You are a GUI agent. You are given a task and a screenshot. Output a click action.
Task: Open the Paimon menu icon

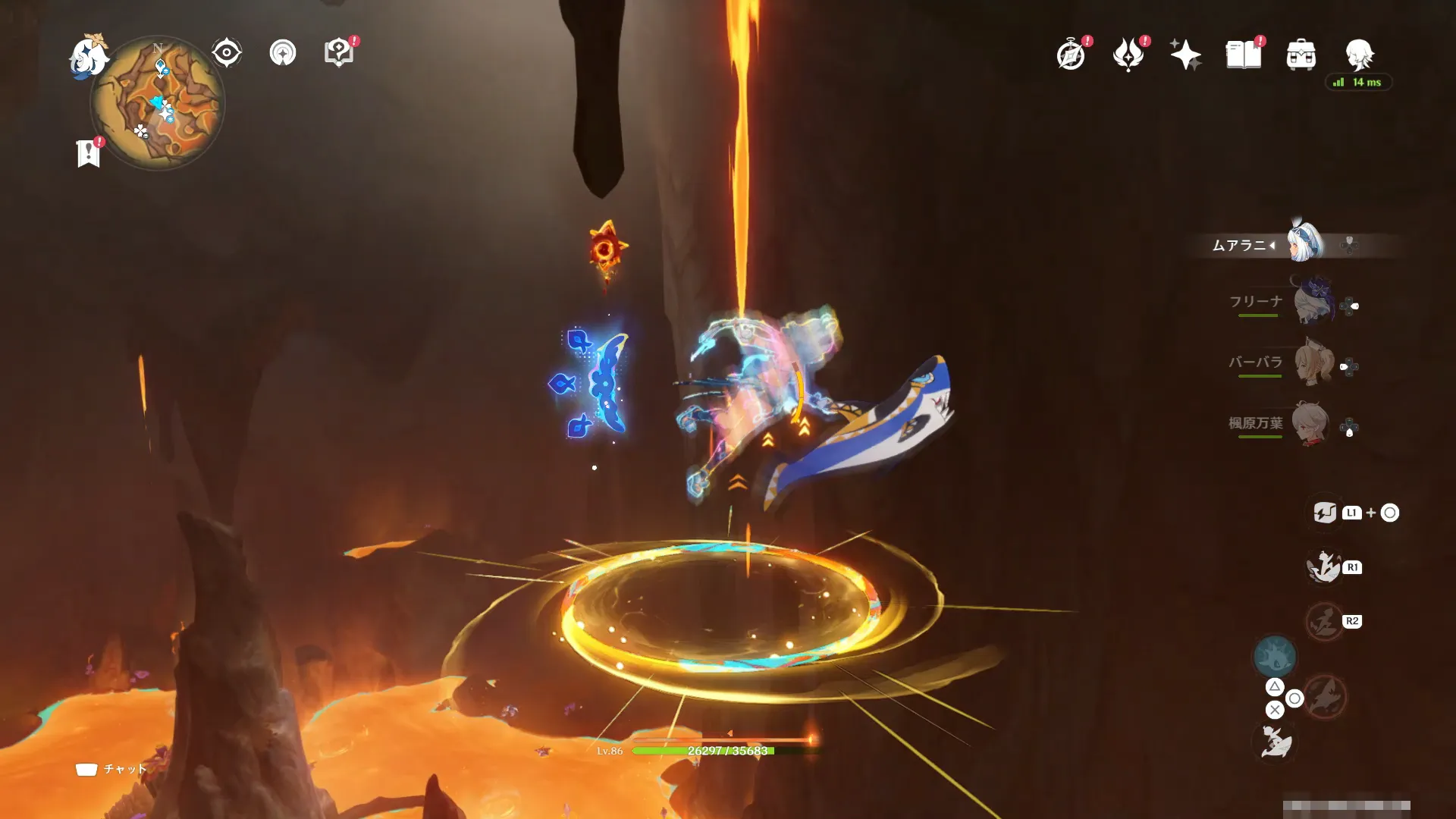[x=87, y=56]
